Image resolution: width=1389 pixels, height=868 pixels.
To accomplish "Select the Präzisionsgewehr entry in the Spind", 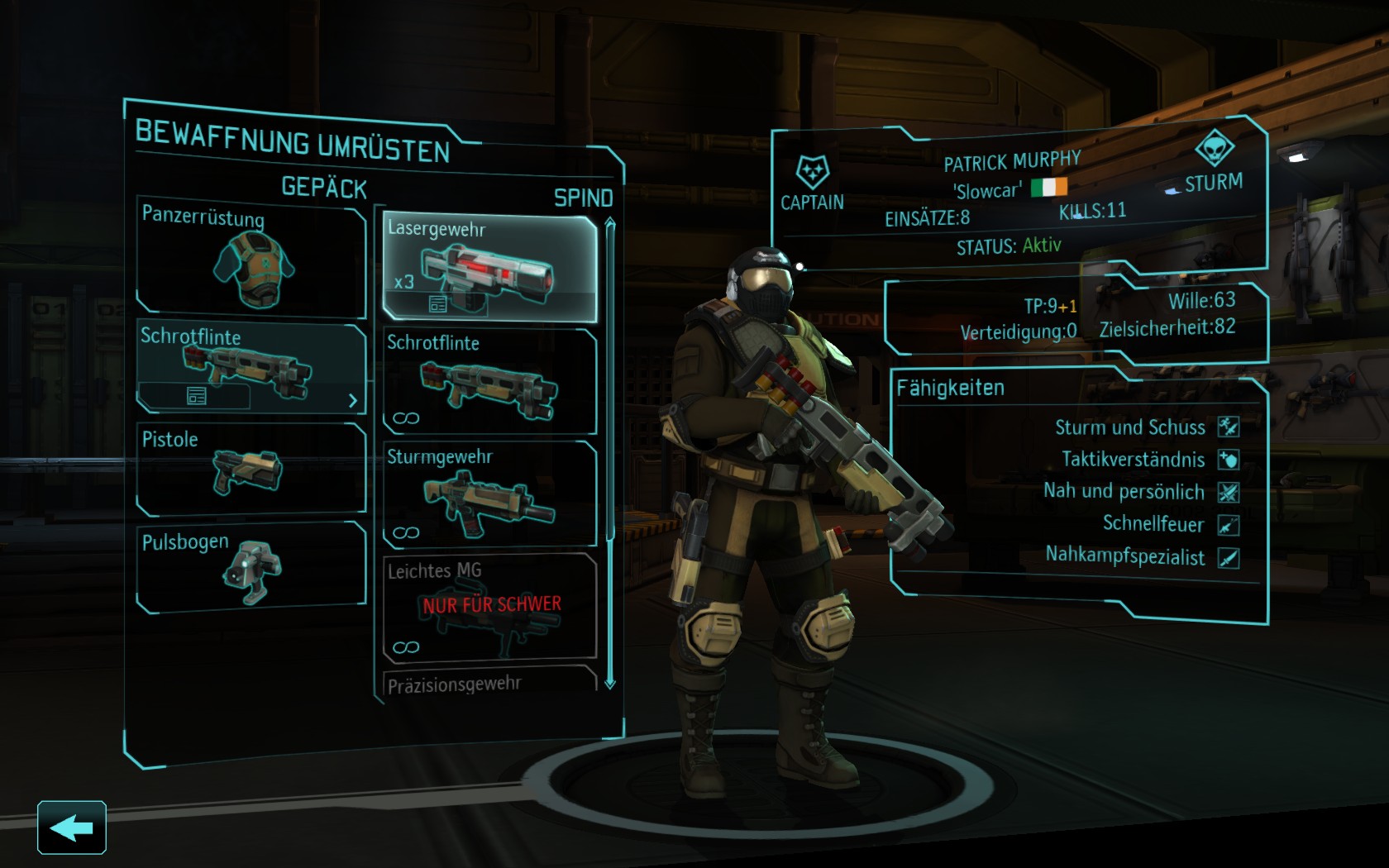I will [x=488, y=683].
